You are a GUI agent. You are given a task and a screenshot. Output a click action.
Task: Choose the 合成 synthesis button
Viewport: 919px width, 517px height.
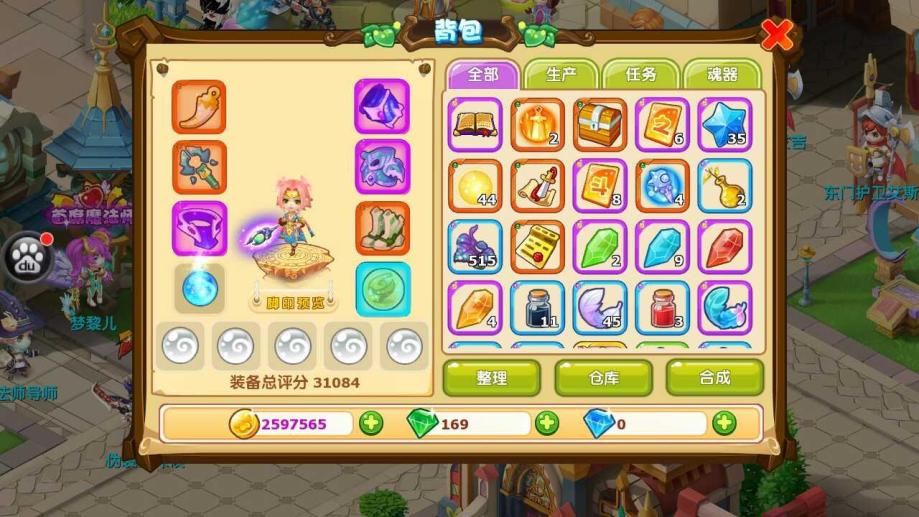point(714,378)
